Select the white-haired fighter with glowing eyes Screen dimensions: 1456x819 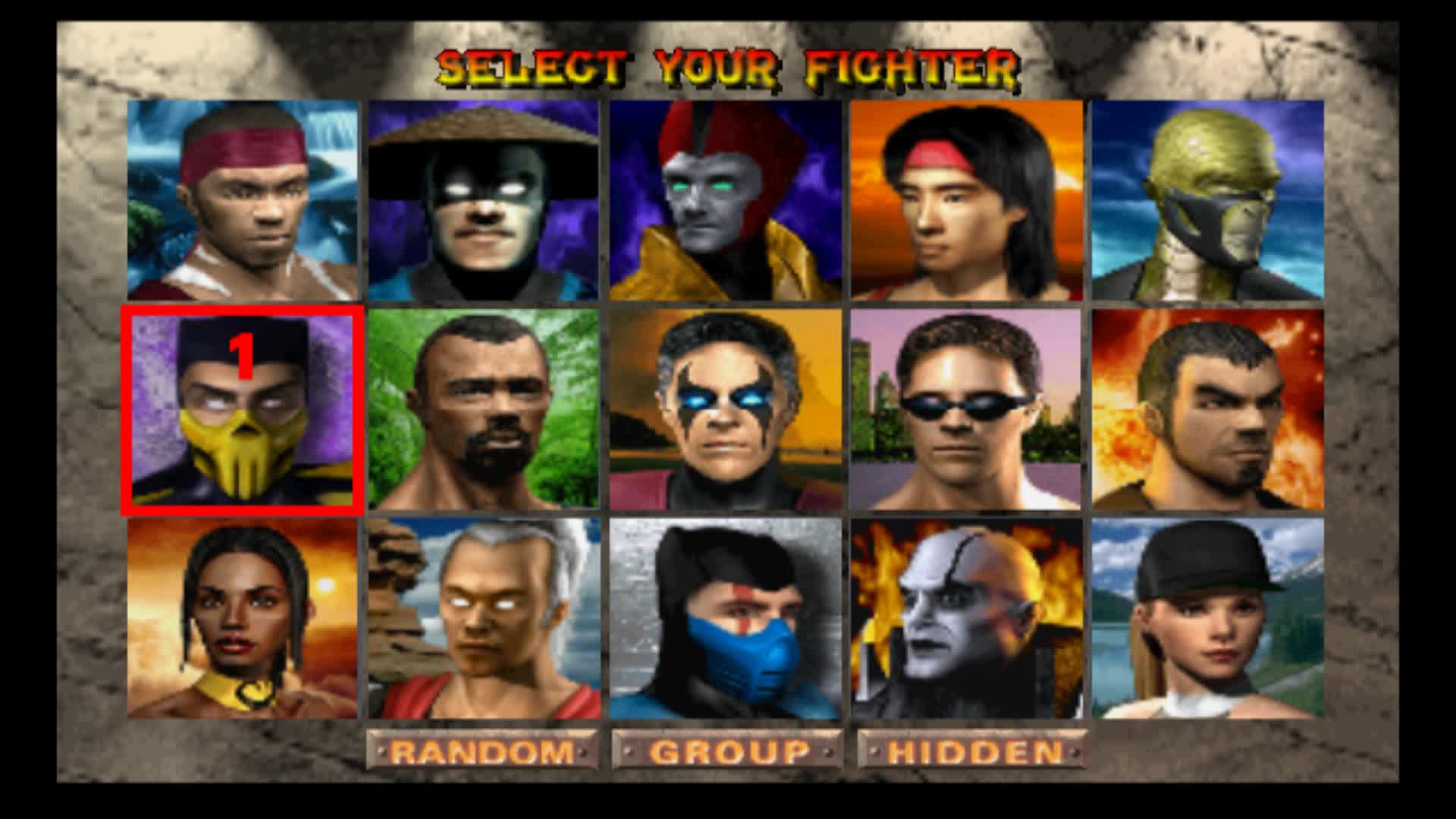click(x=483, y=618)
